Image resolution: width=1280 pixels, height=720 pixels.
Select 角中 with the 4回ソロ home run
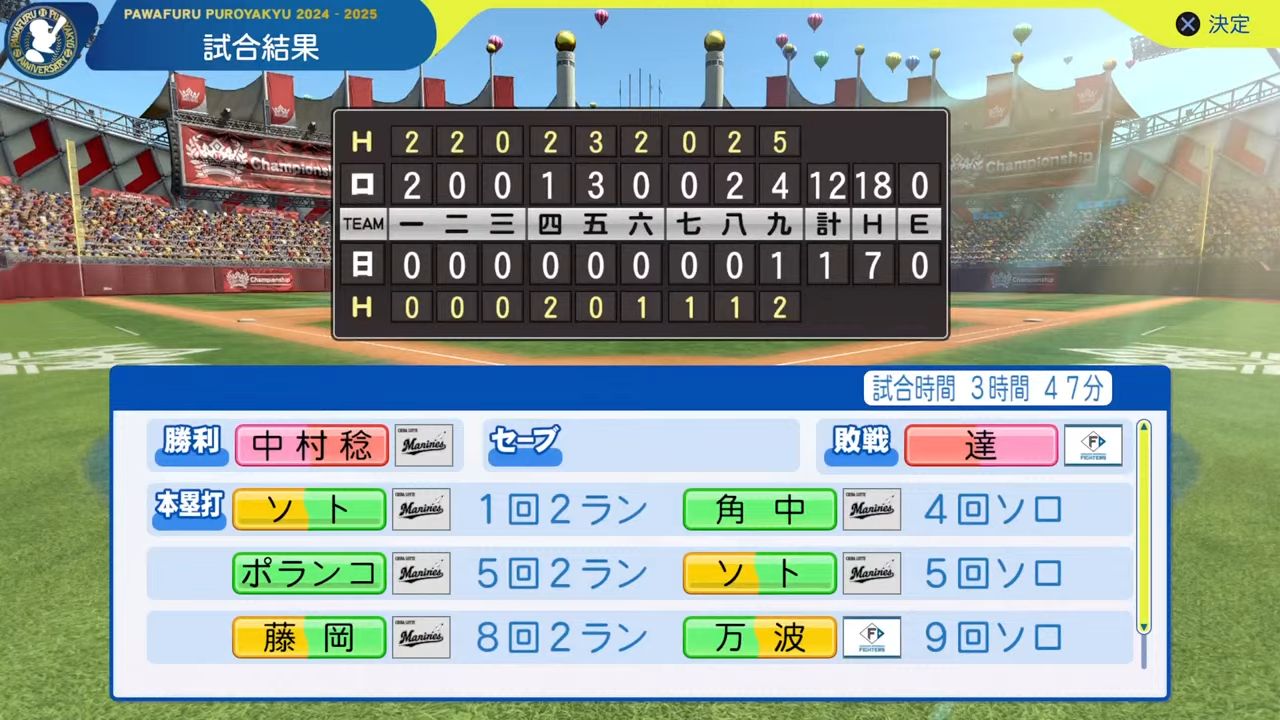pyautogui.click(x=759, y=509)
